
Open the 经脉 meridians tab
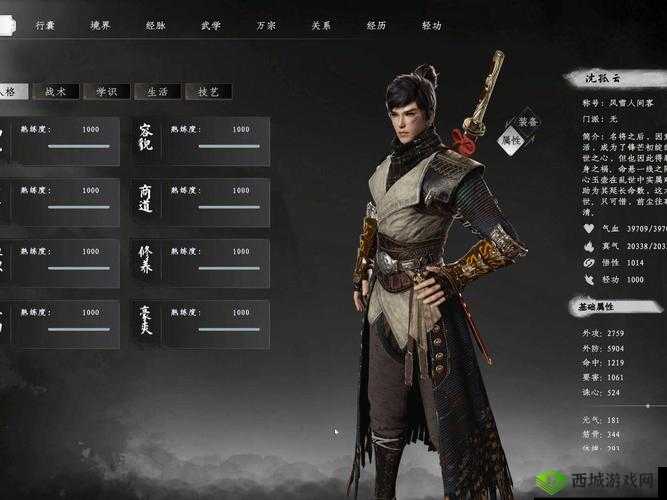pos(156,25)
